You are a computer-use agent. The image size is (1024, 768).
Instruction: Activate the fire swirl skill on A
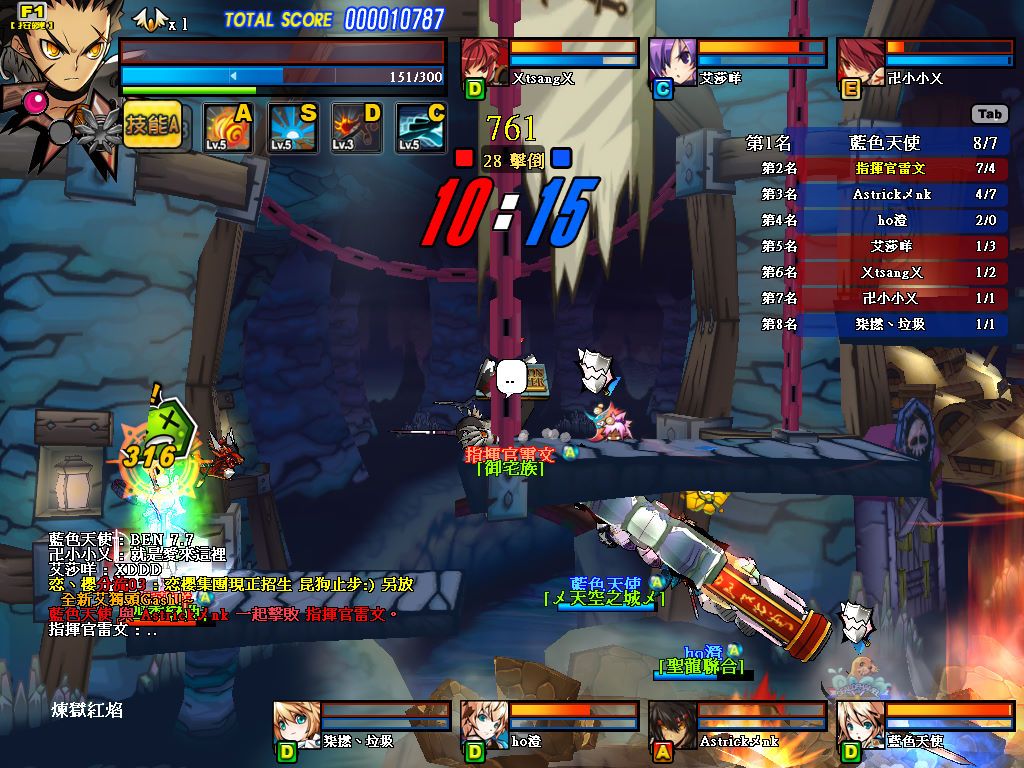pos(226,128)
